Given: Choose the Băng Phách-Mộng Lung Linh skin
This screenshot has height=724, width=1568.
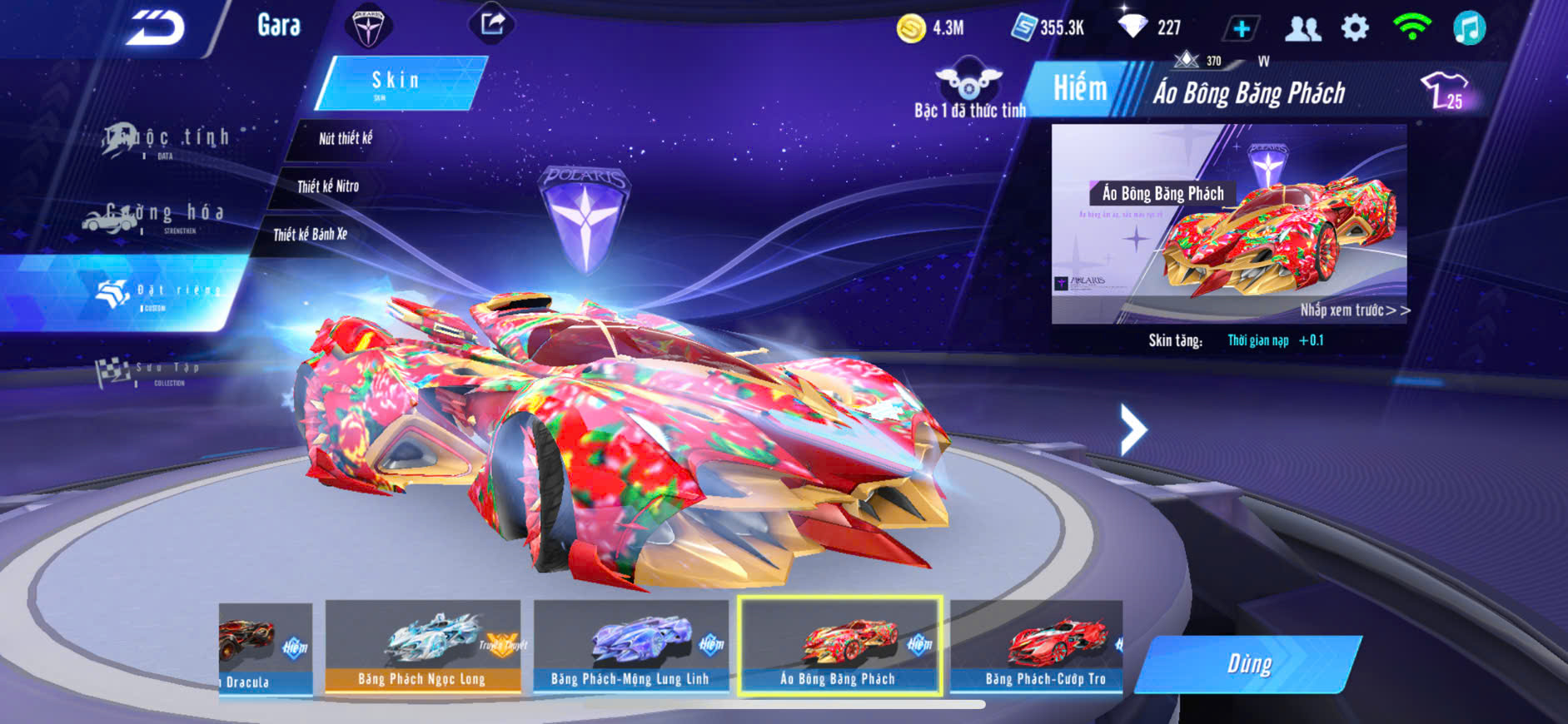Looking at the screenshot, I should 630,647.
